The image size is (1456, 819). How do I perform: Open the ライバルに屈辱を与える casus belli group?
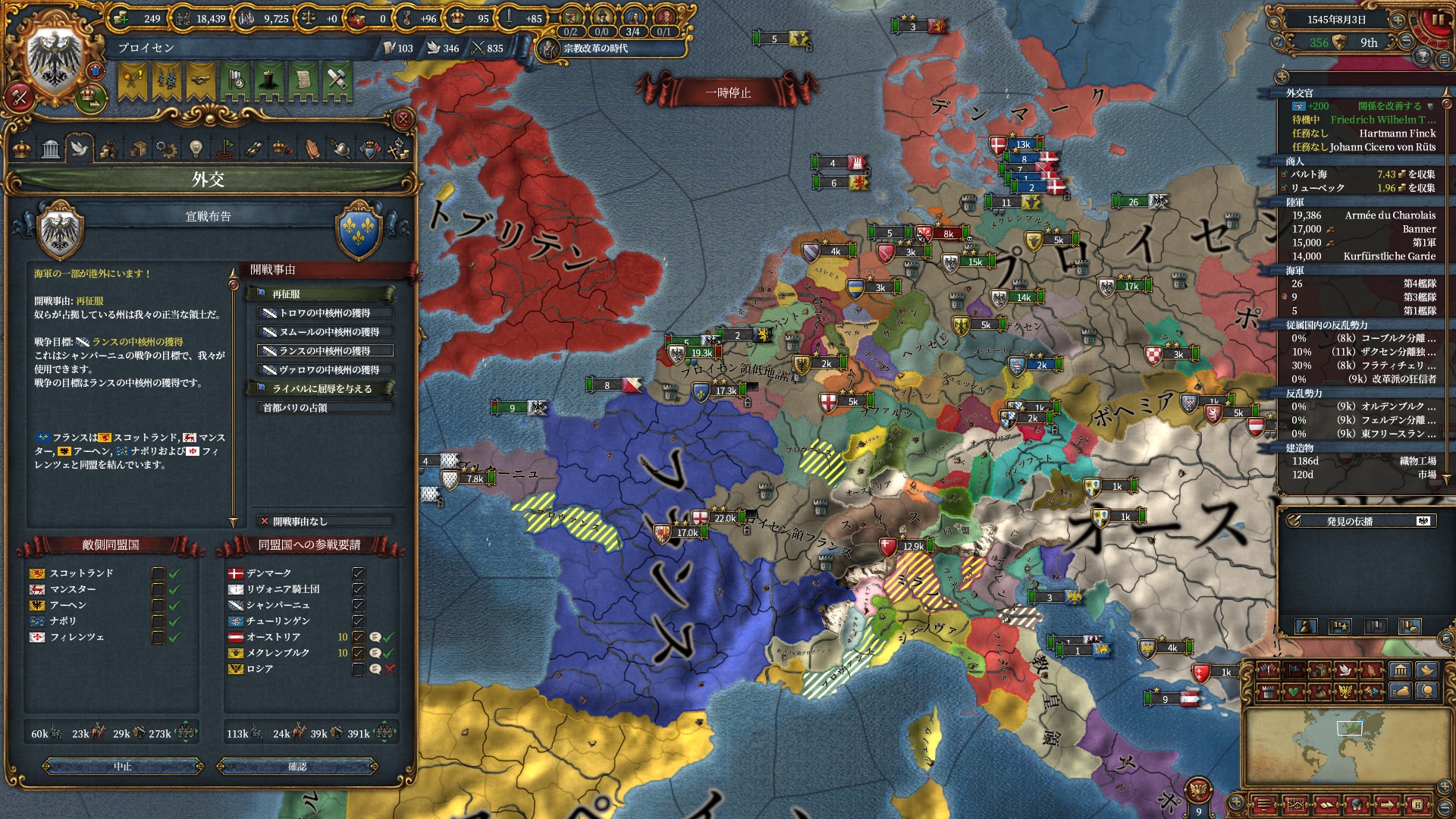[x=322, y=388]
